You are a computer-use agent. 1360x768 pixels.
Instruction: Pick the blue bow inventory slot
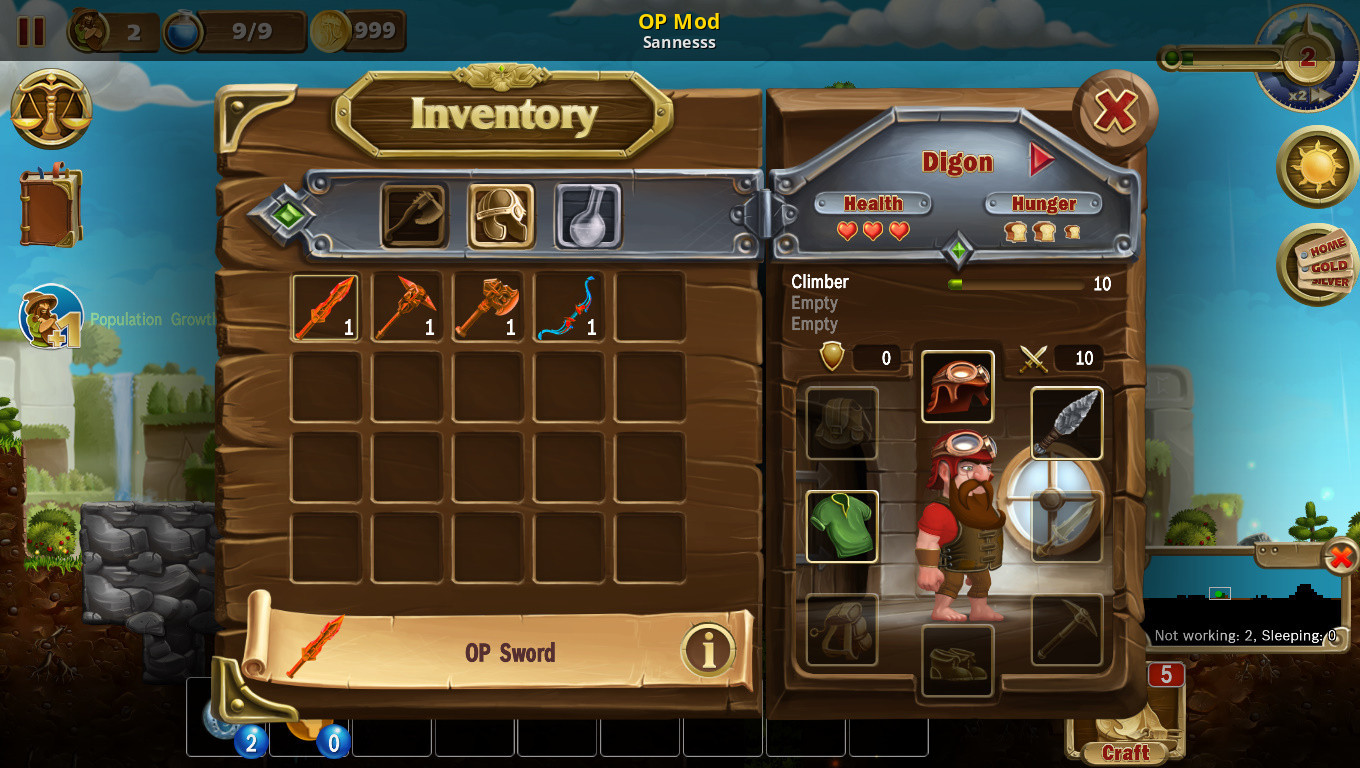pos(568,307)
